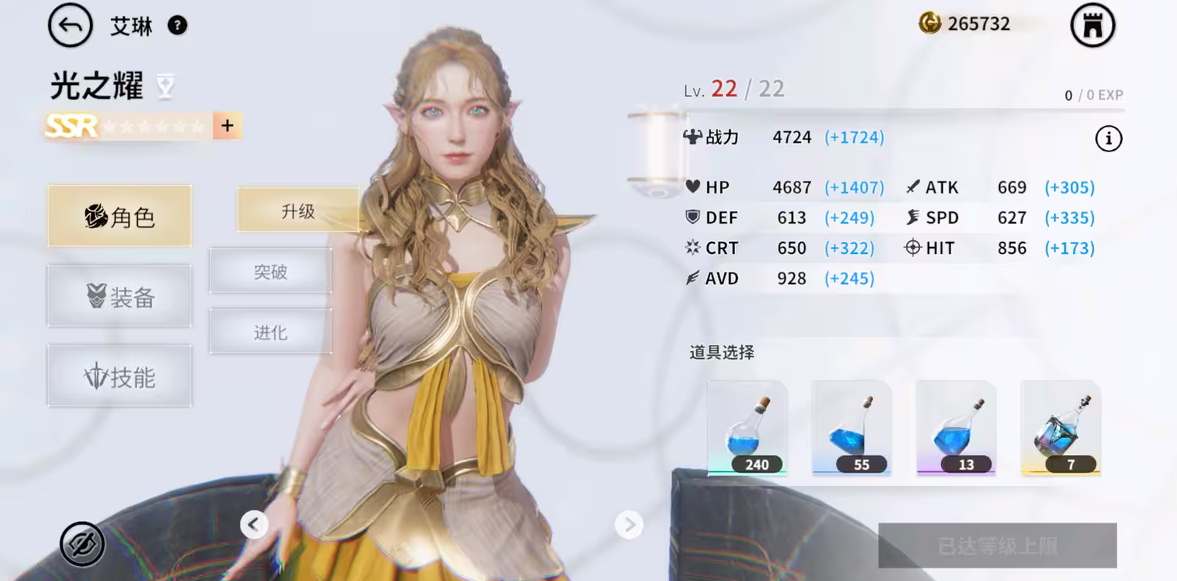View next character with right arrow
The height and width of the screenshot is (581, 1177).
[x=628, y=524]
